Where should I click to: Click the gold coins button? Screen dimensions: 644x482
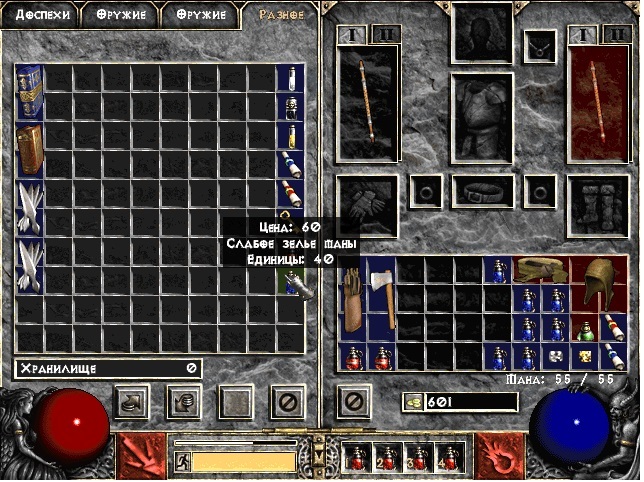click(x=412, y=402)
